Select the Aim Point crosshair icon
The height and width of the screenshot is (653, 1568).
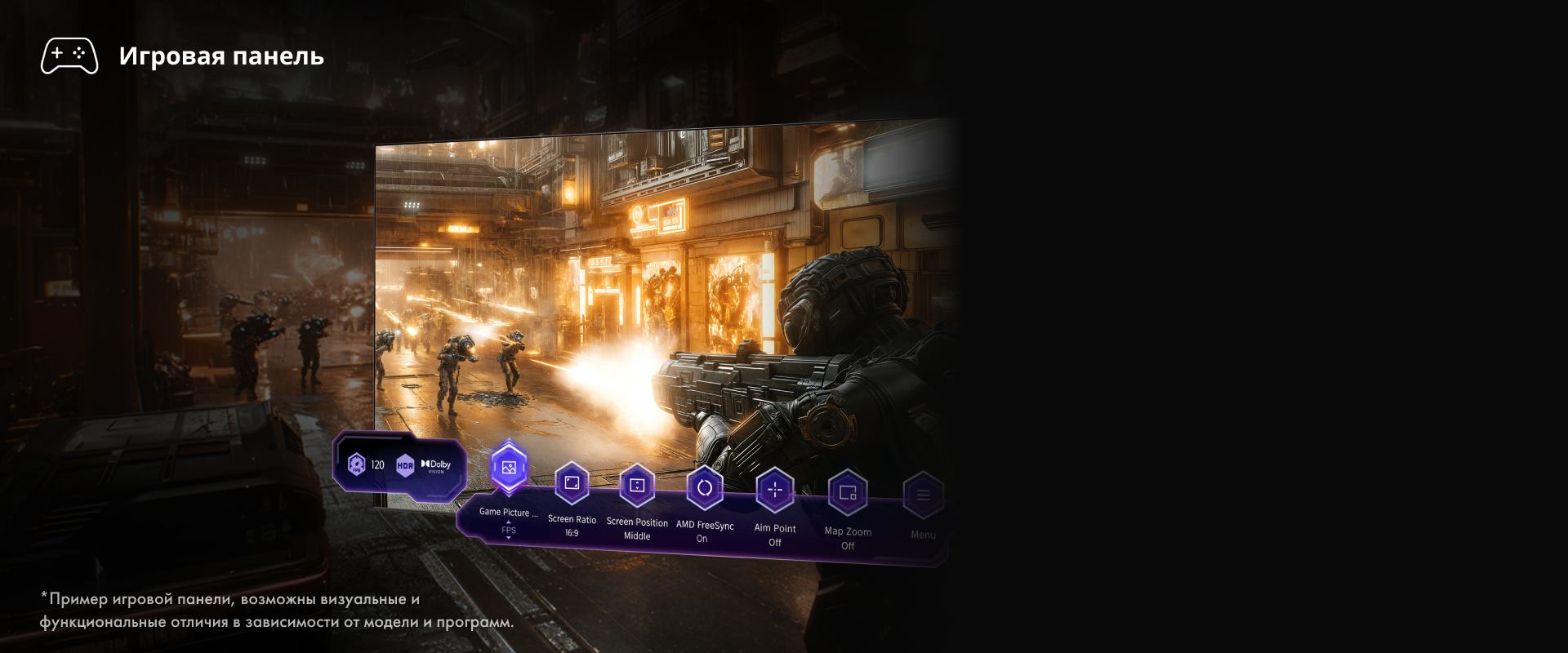(x=773, y=490)
